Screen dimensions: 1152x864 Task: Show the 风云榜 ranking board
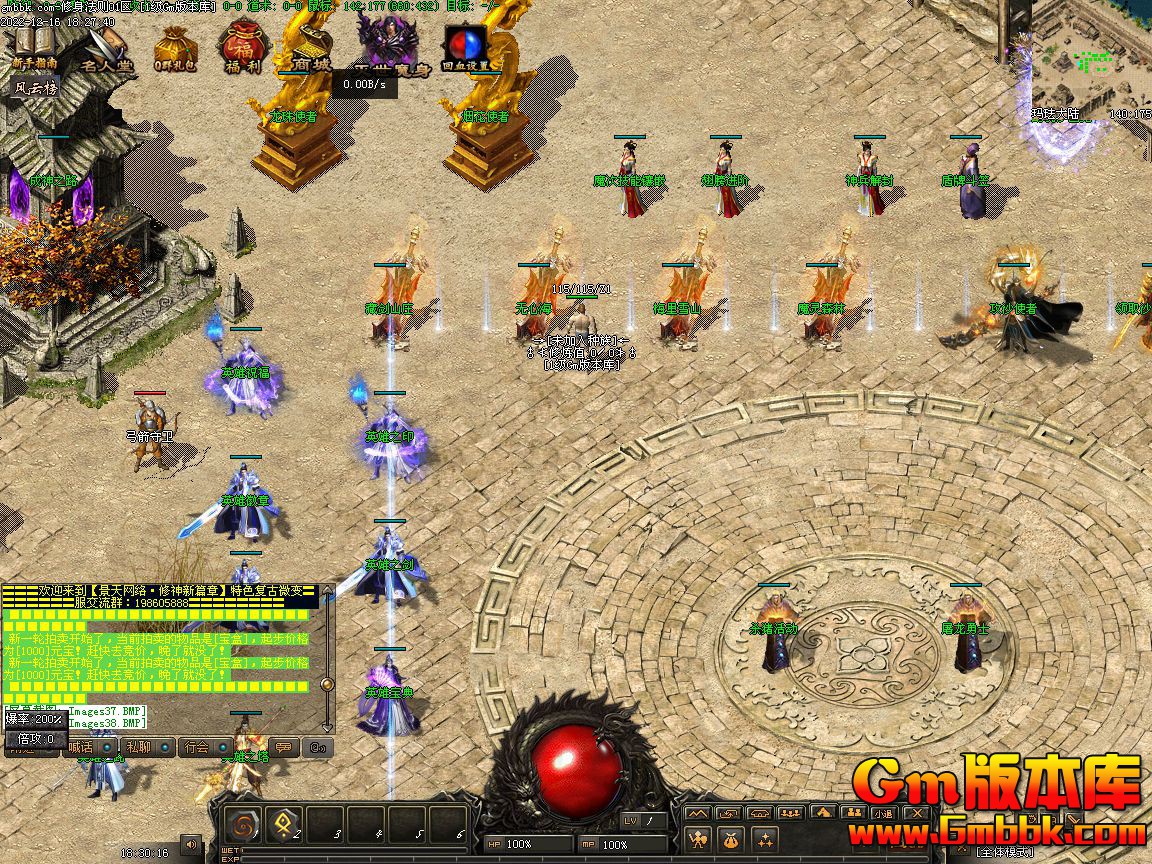(x=36, y=88)
